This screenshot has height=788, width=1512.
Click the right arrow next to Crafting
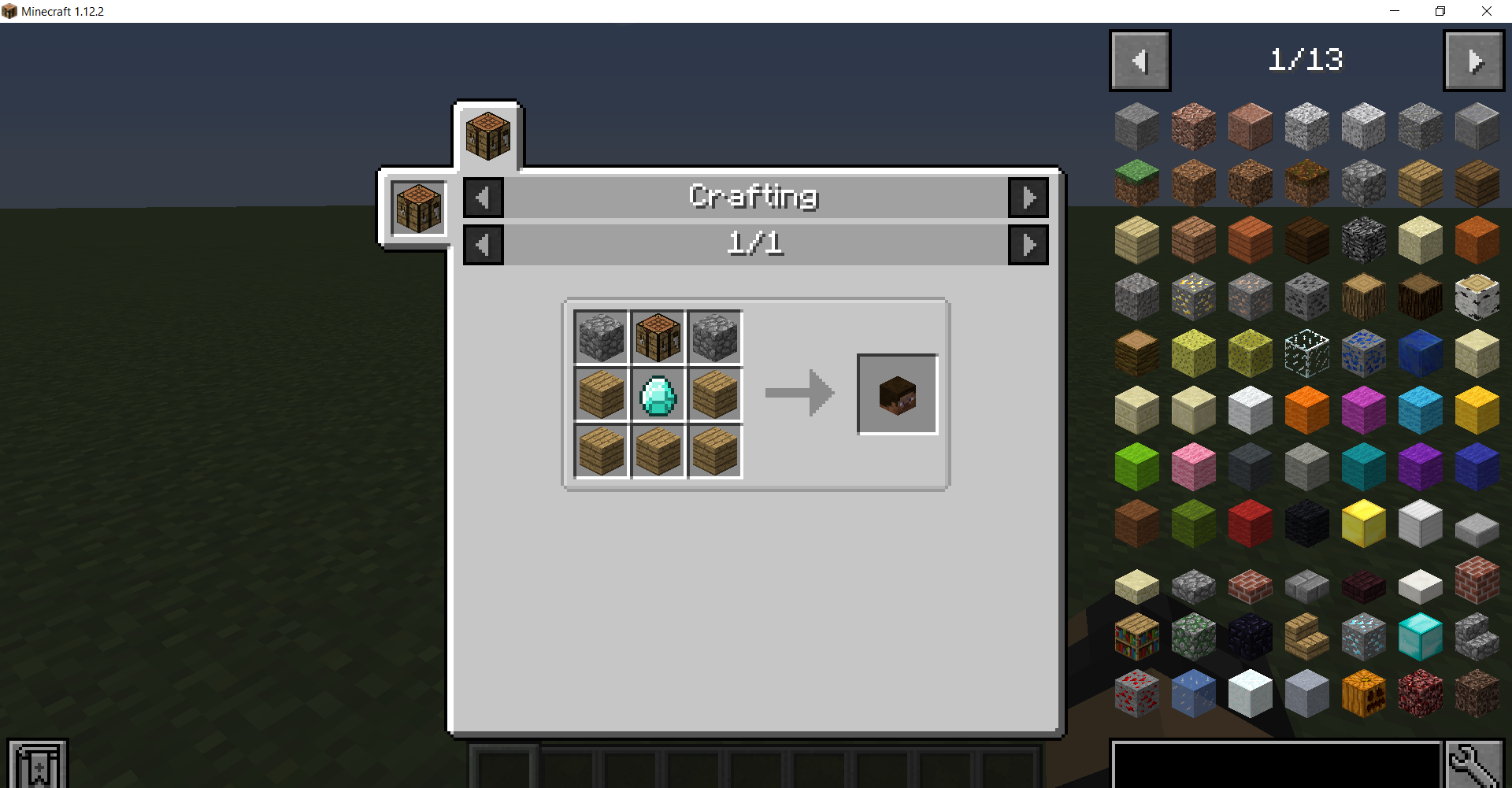pos(1028,197)
